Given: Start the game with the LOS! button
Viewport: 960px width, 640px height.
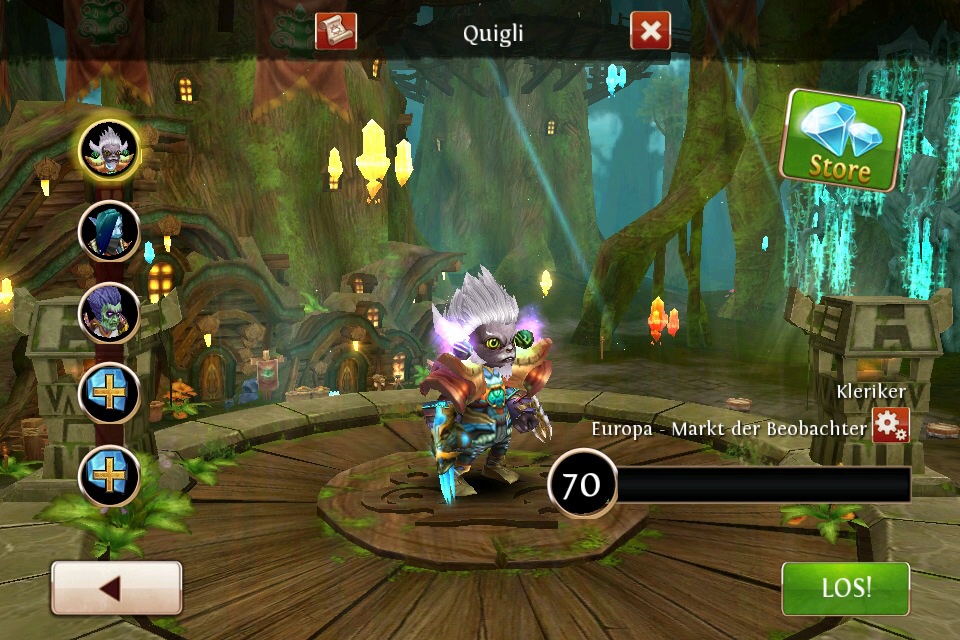Looking at the screenshot, I should (845, 588).
